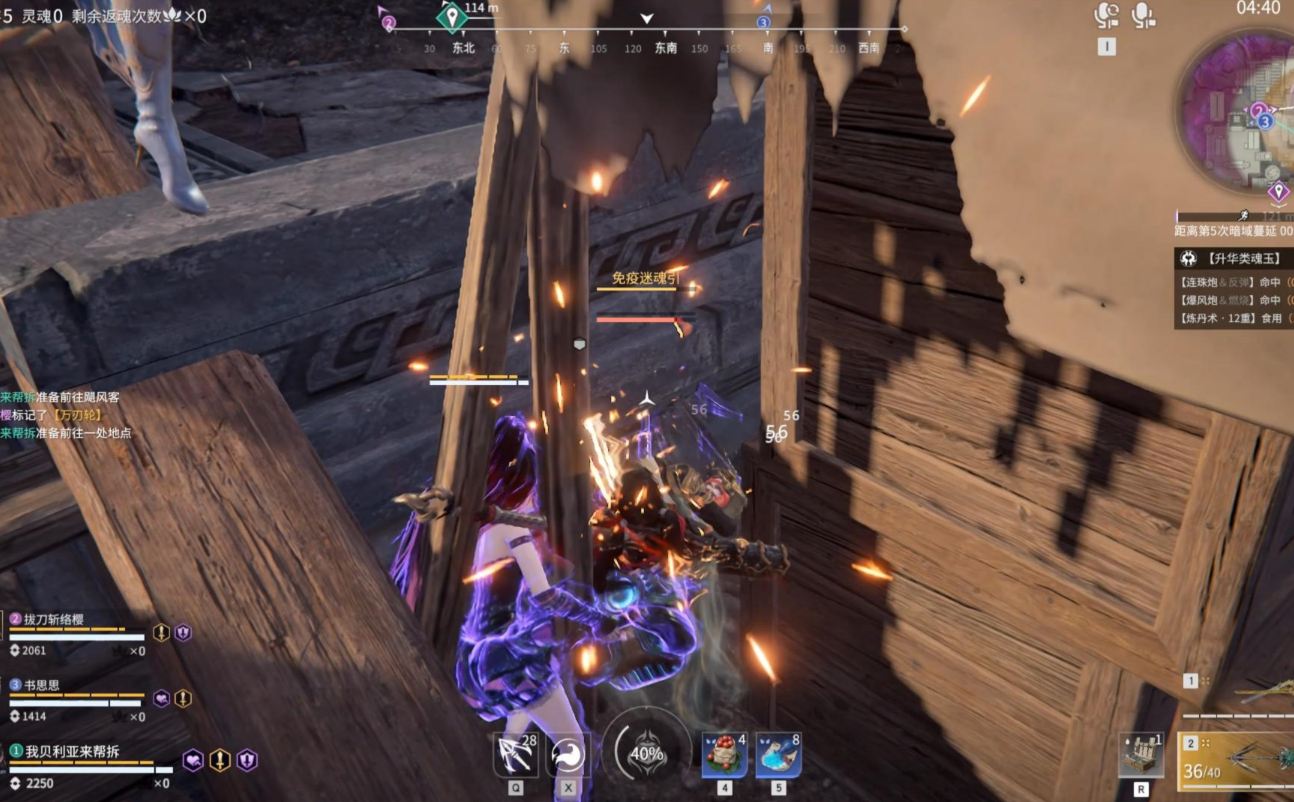Select the item slot bound to R
The height and width of the screenshot is (802, 1294).
1140,754
